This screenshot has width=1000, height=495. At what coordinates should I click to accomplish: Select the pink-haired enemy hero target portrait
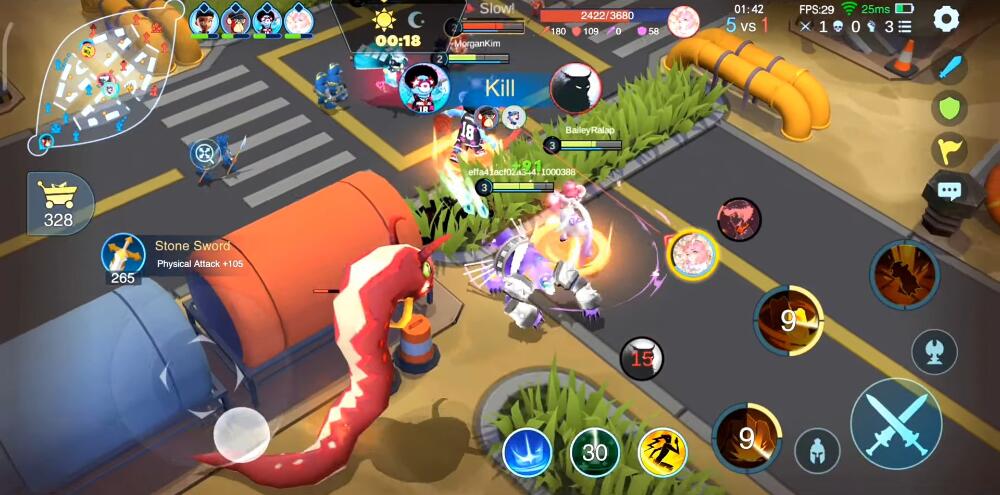coord(691,253)
